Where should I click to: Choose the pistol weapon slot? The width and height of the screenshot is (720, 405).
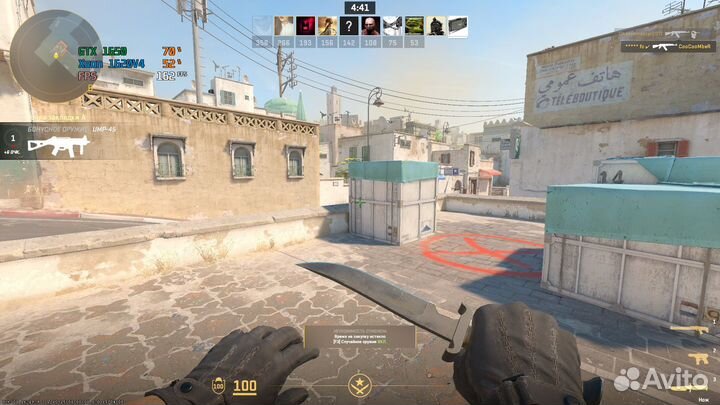click(698, 357)
